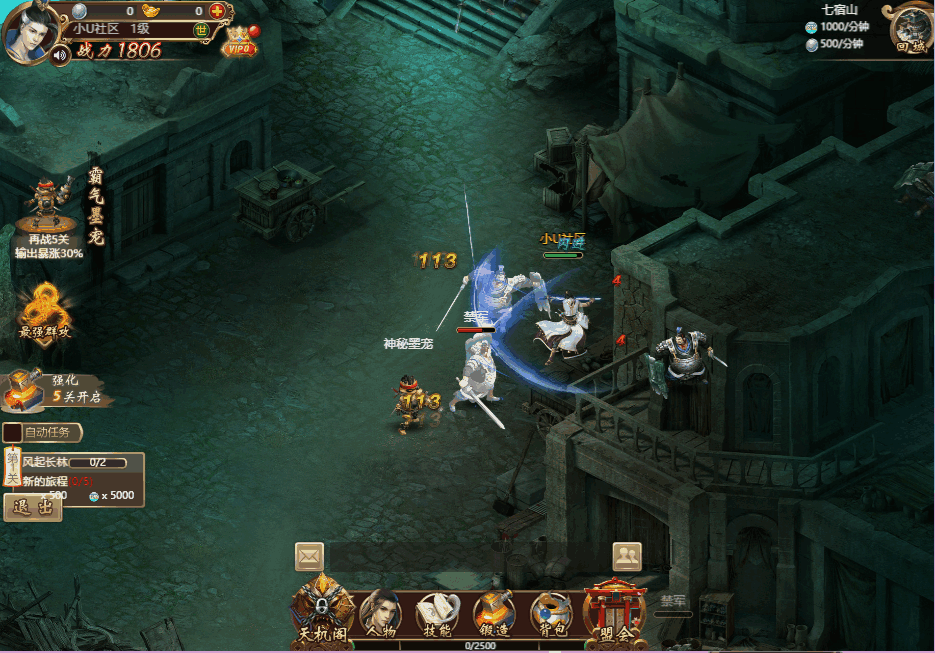
Task: Open the VIP0 crown icon
Action: pyautogui.click(x=239, y=41)
